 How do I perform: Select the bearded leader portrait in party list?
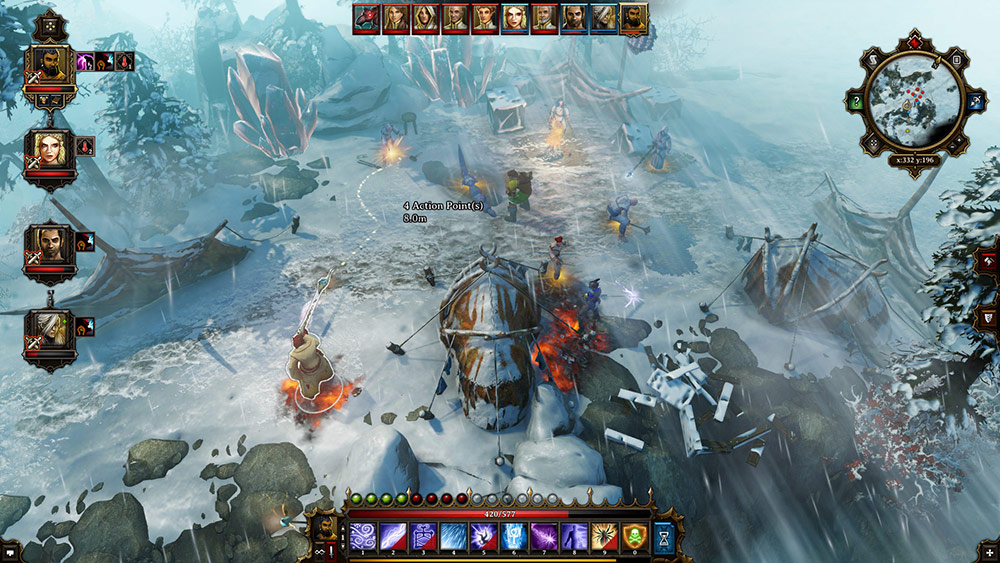point(50,67)
